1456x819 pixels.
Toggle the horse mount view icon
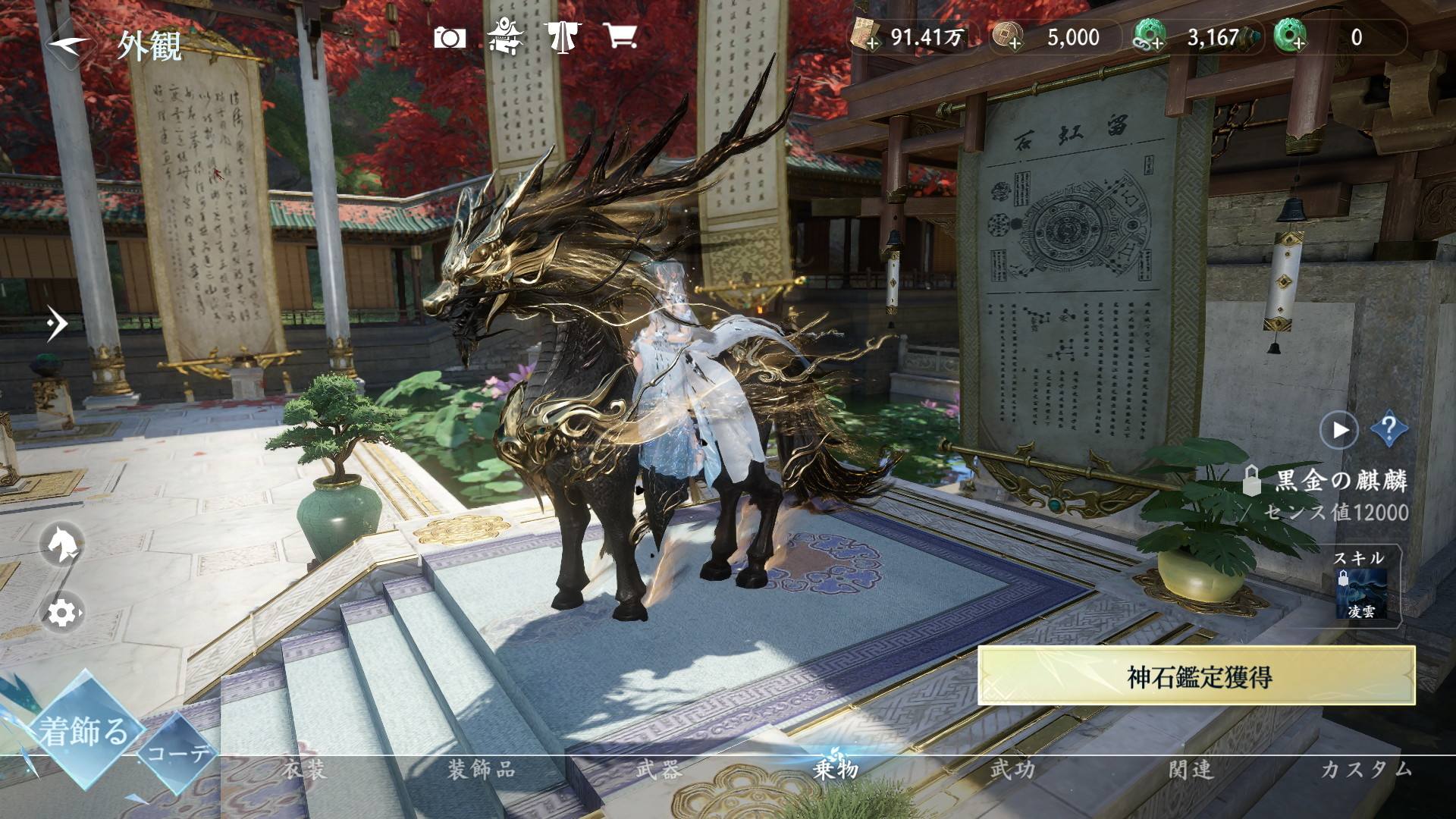62,544
